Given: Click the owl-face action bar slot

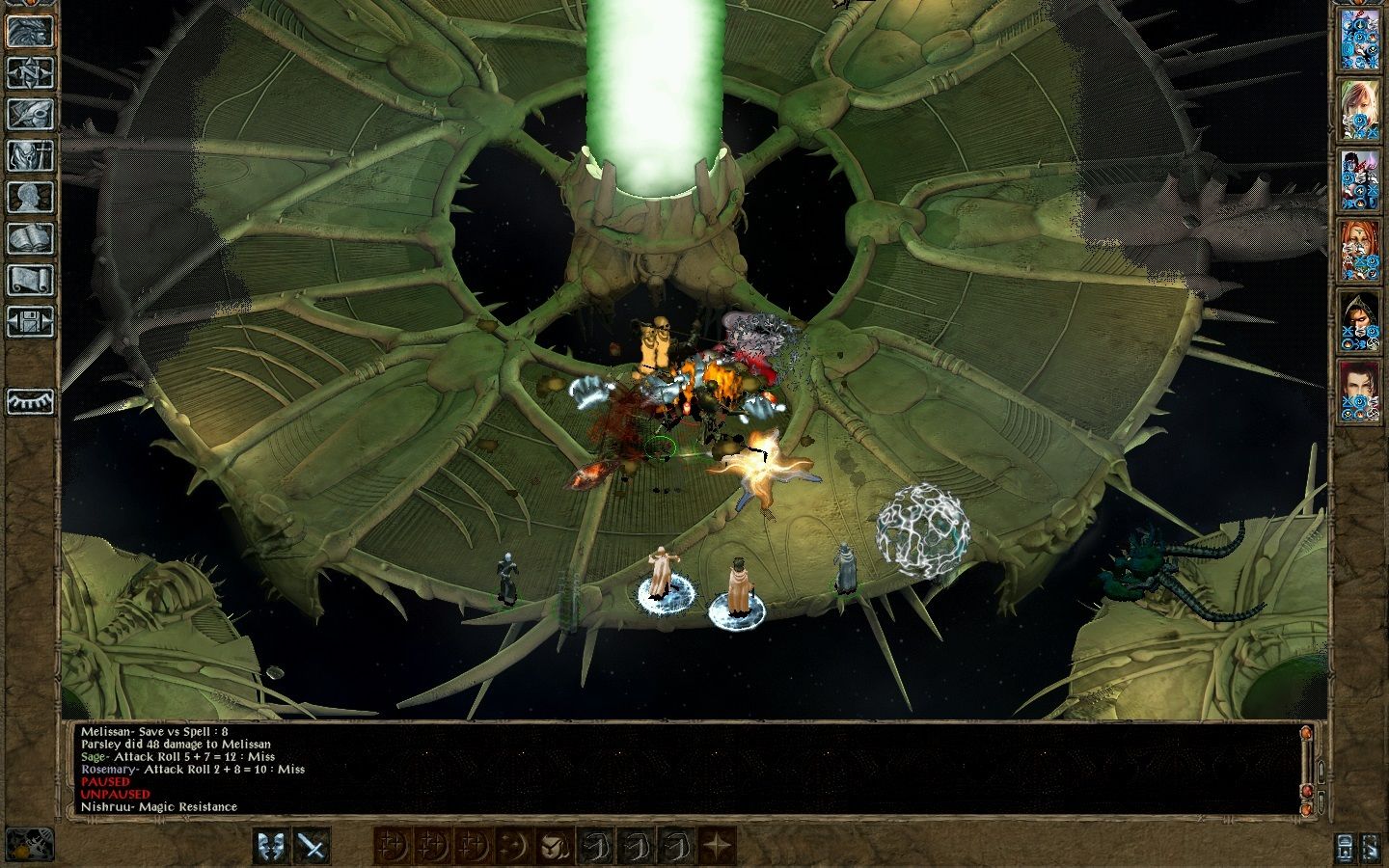Looking at the screenshot, I should [x=554, y=846].
